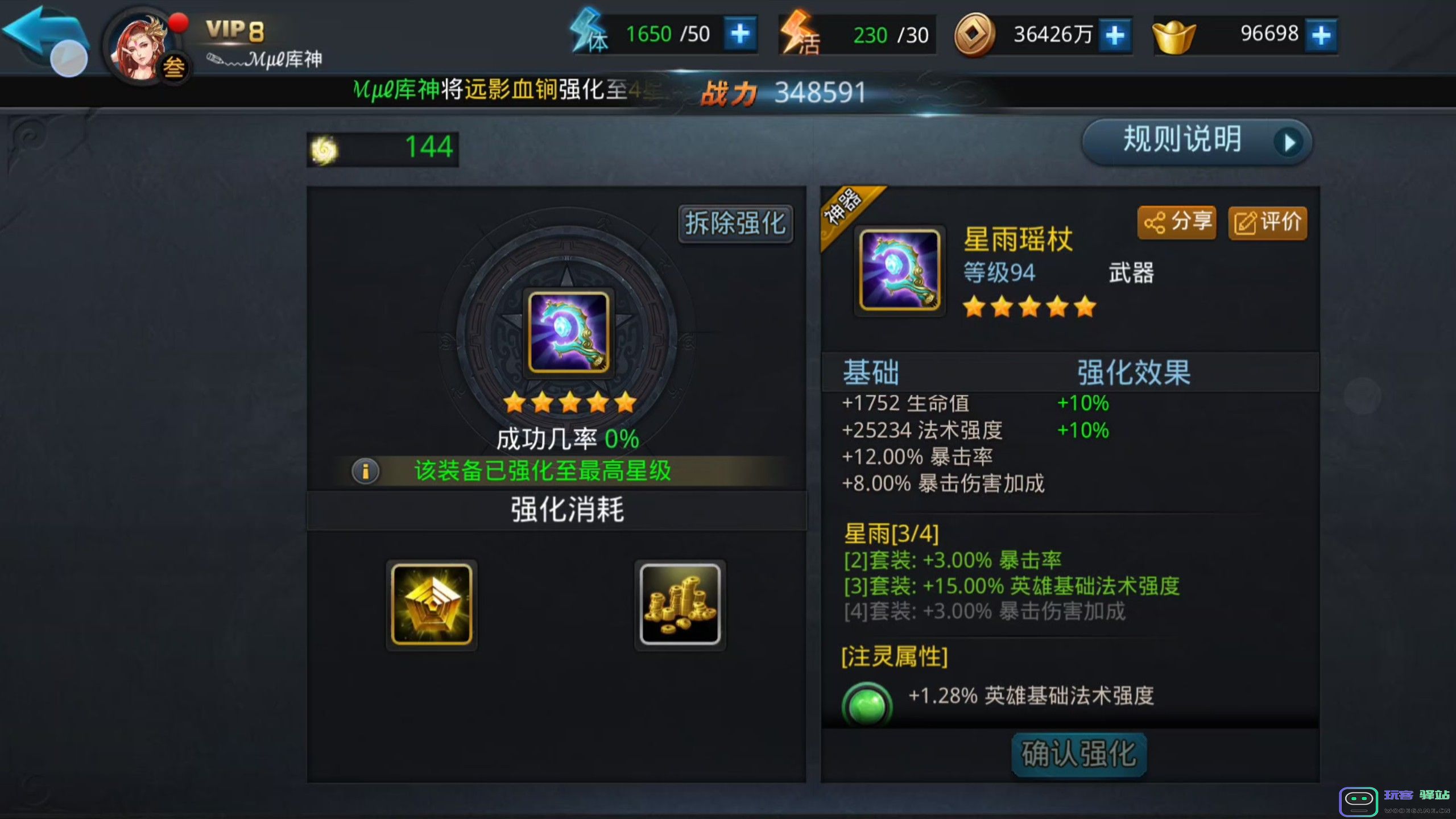Purchase coins using the copper coin plus icon
Viewport: 1456px width, 819px height.
click(x=1114, y=34)
